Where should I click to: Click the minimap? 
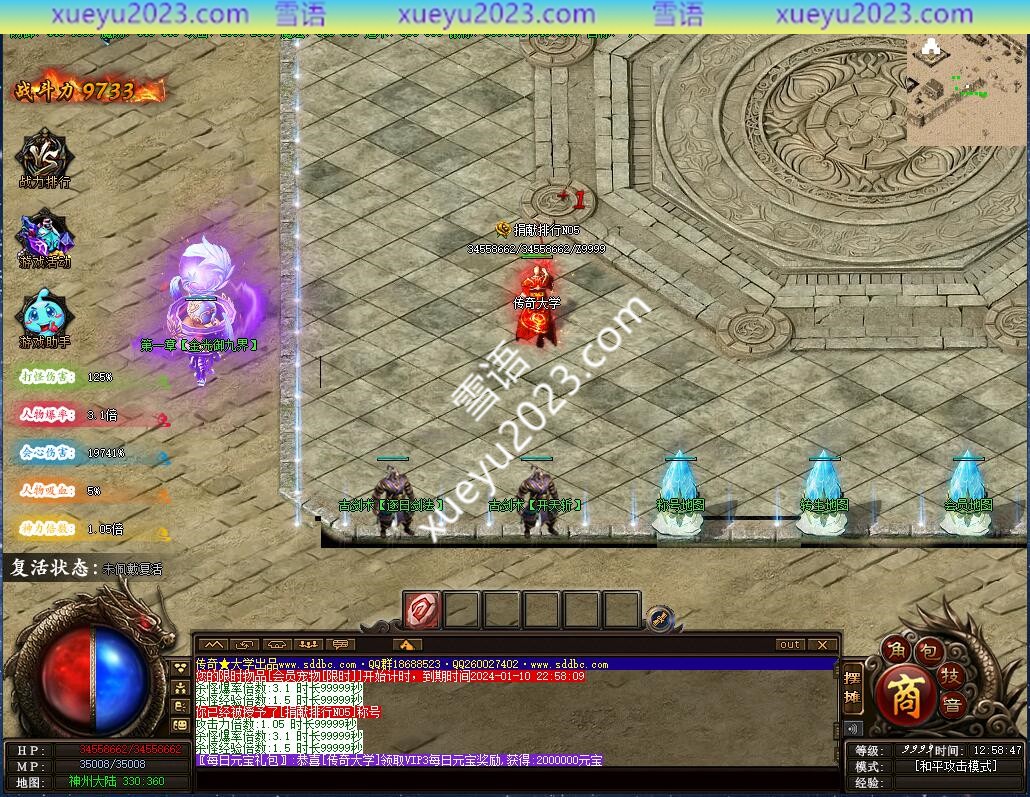966,90
